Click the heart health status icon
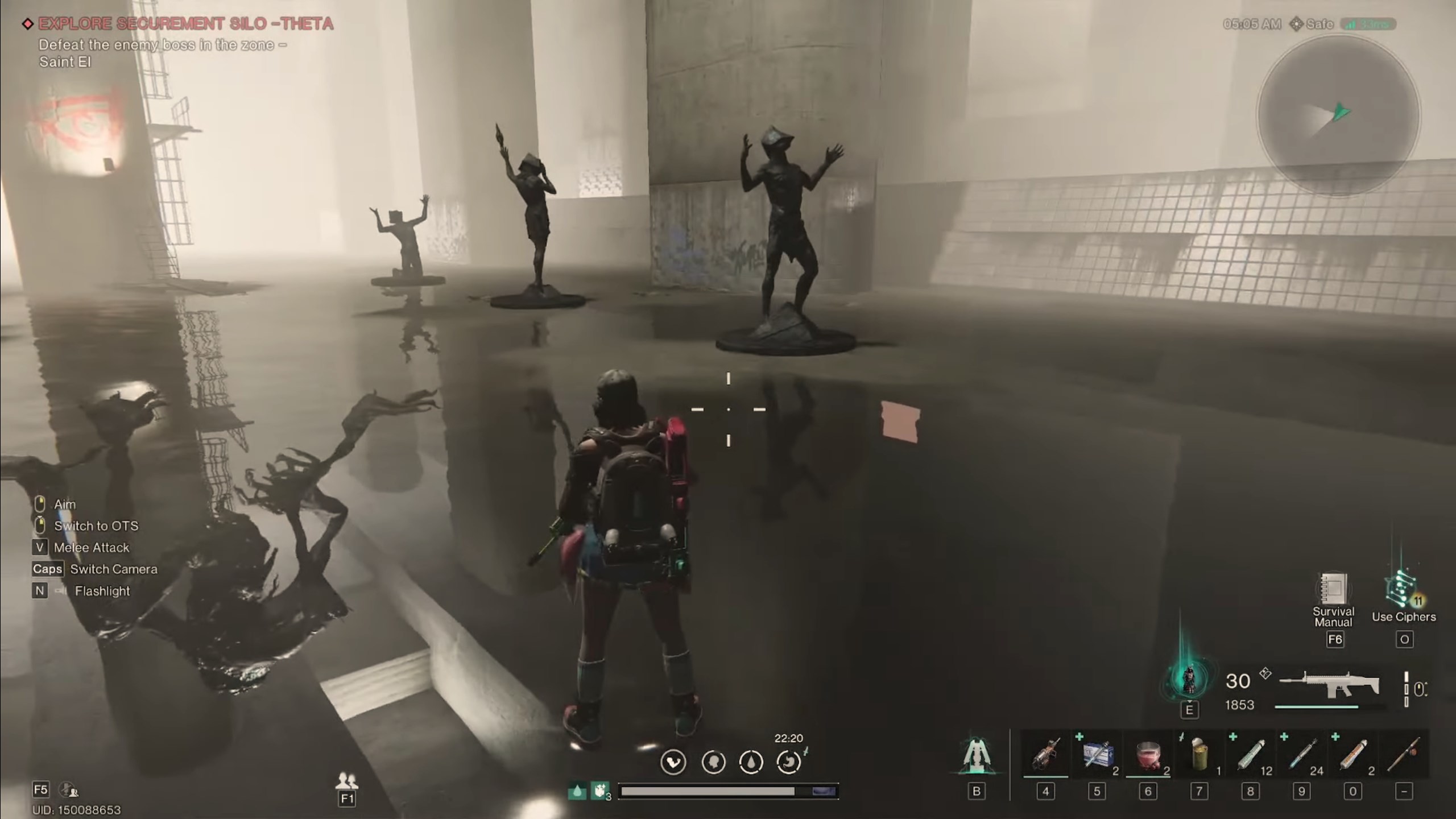 coord(673,762)
